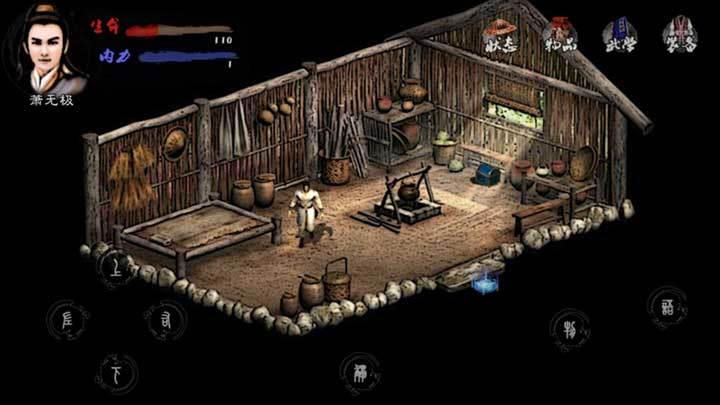Tap the 下 down direction button

(x=116, y=374)
